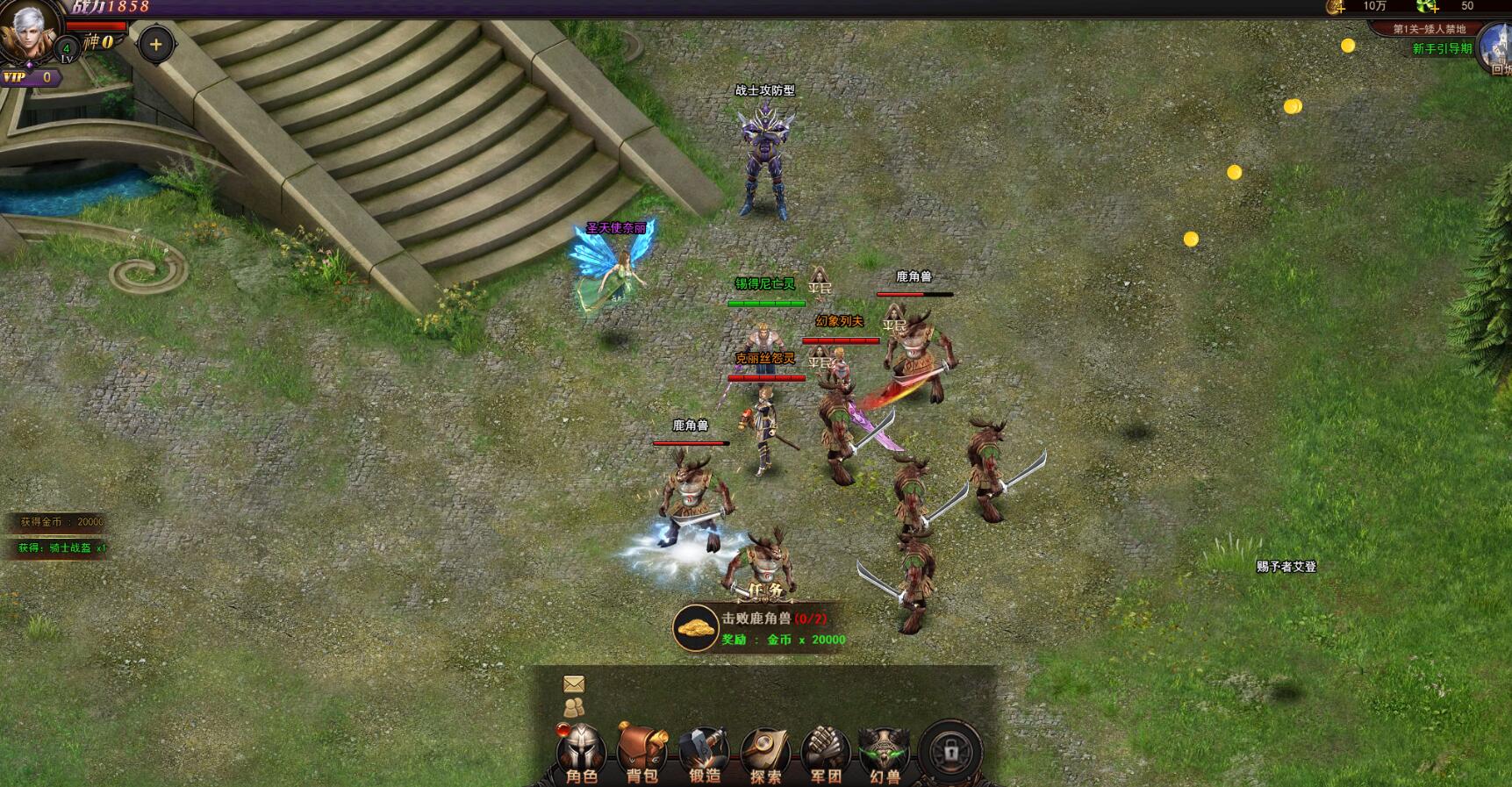Return to town with 回城 button
The image size is (1512, 787).
click(x=1496, y=51)
